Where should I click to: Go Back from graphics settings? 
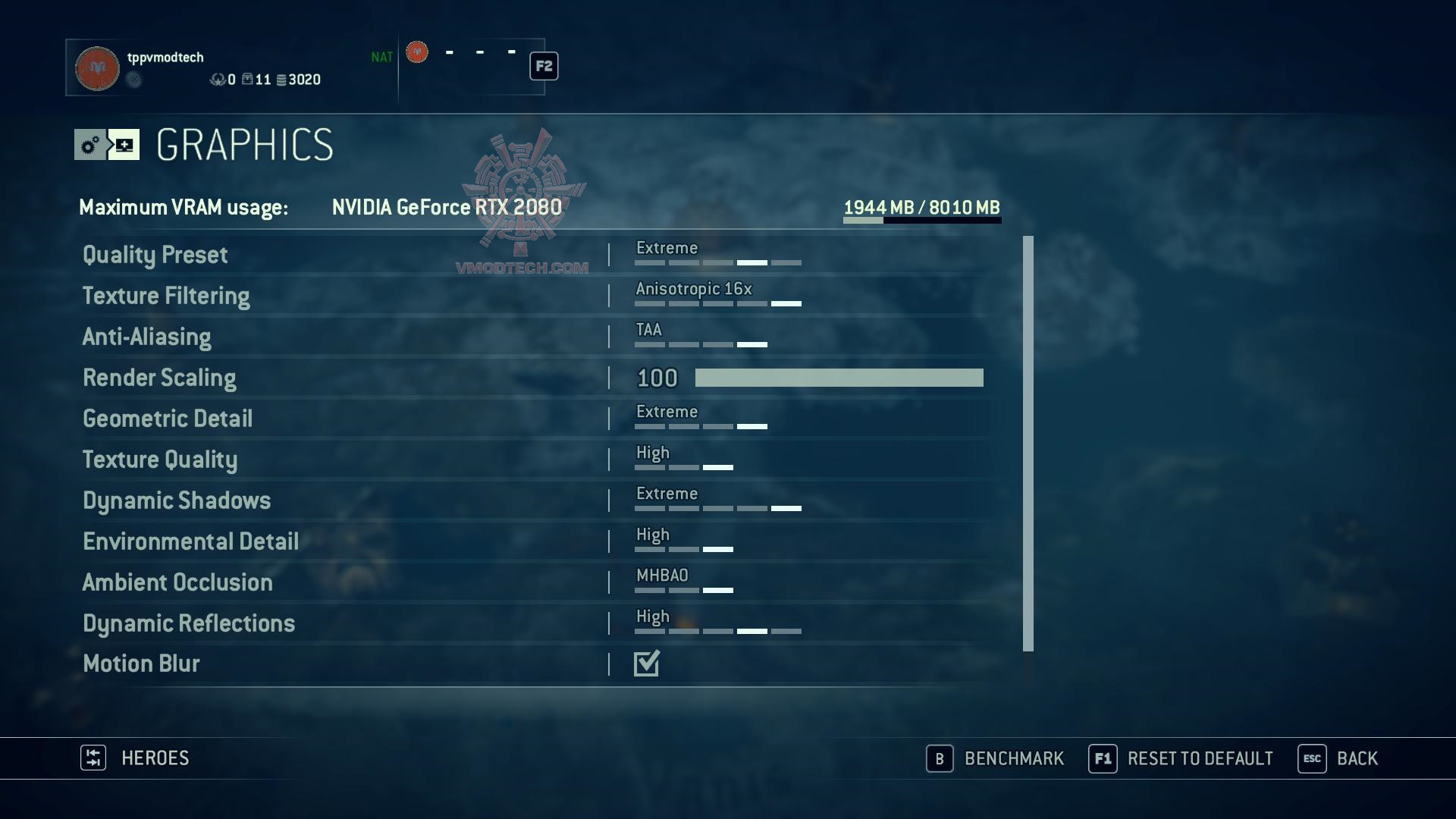pos(1338,758)
